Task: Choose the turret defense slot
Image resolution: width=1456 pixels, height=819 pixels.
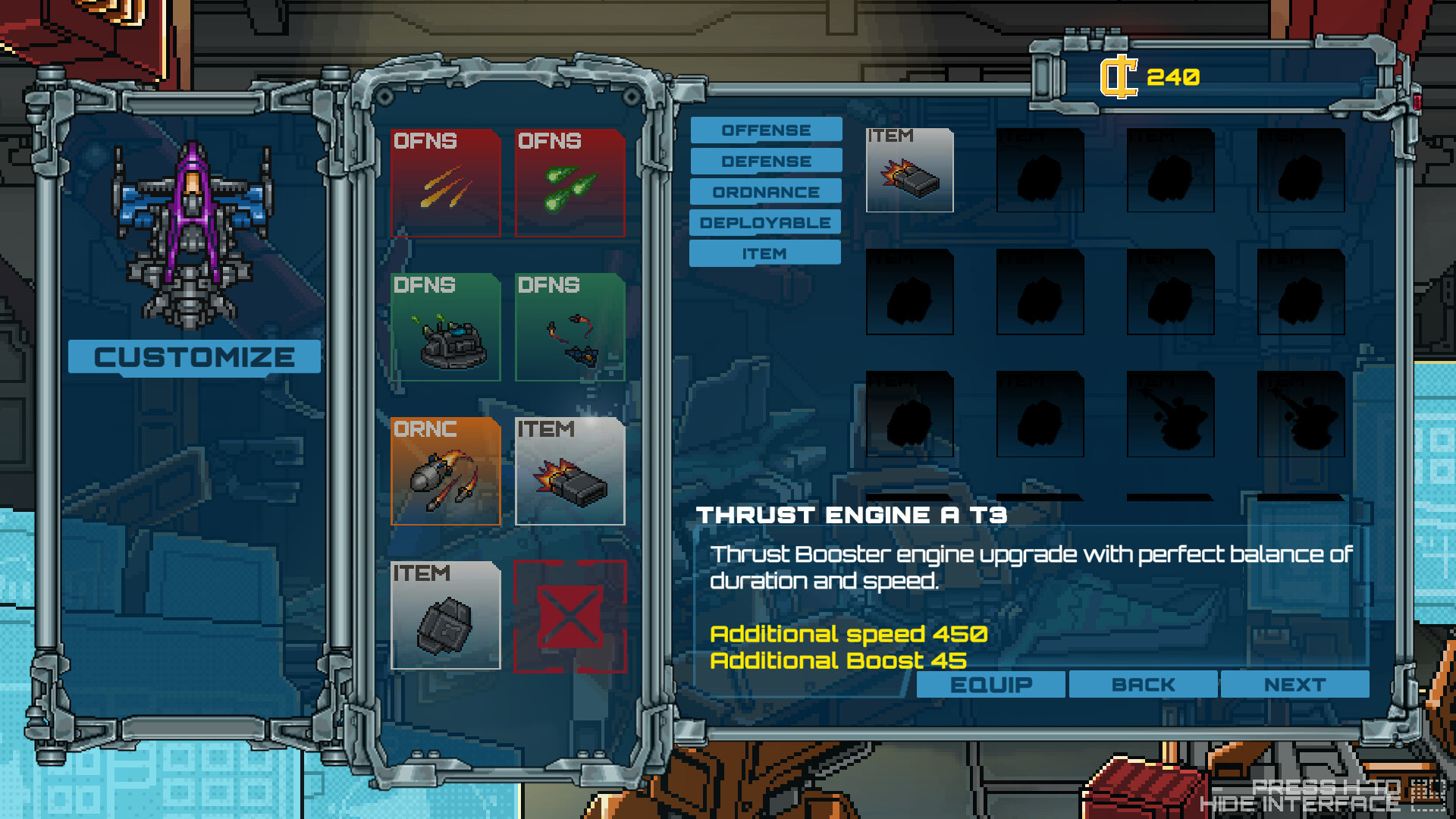Action: click(445, 327)
